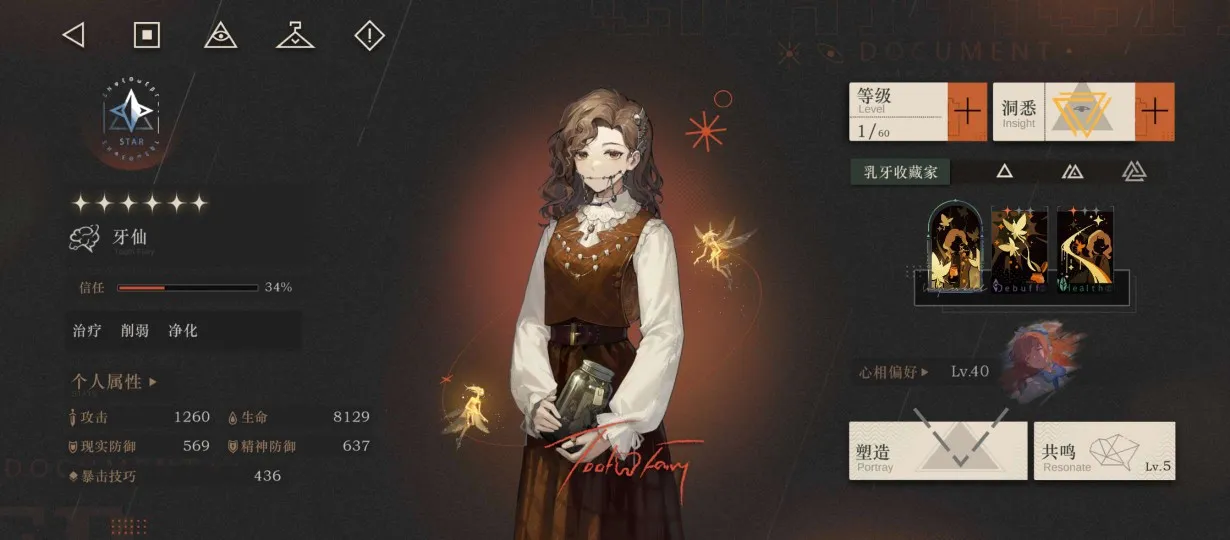
Task: View the Debuff skill card
Action: click(1019, 247)
